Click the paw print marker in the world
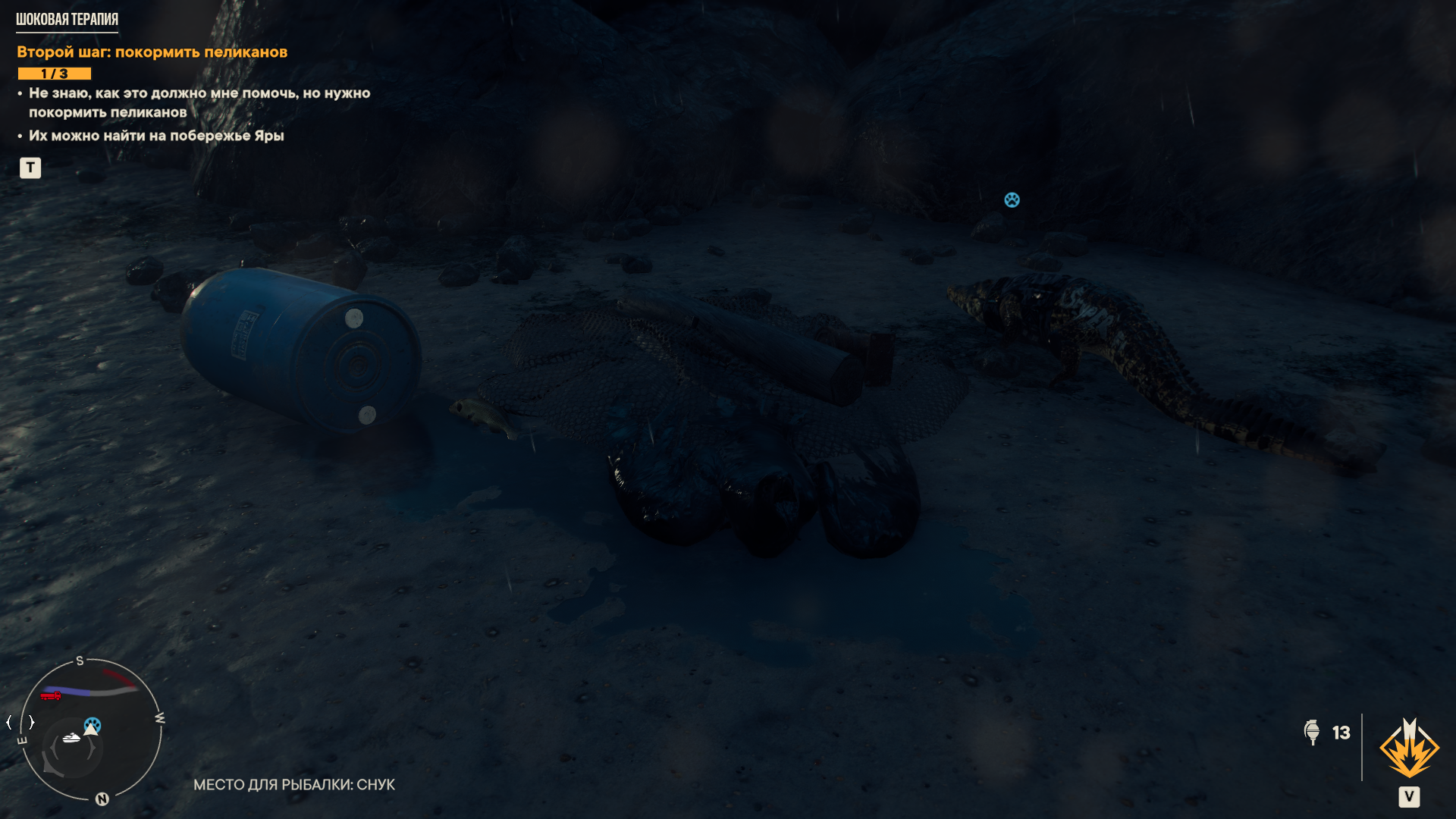 coord(1012,200)
